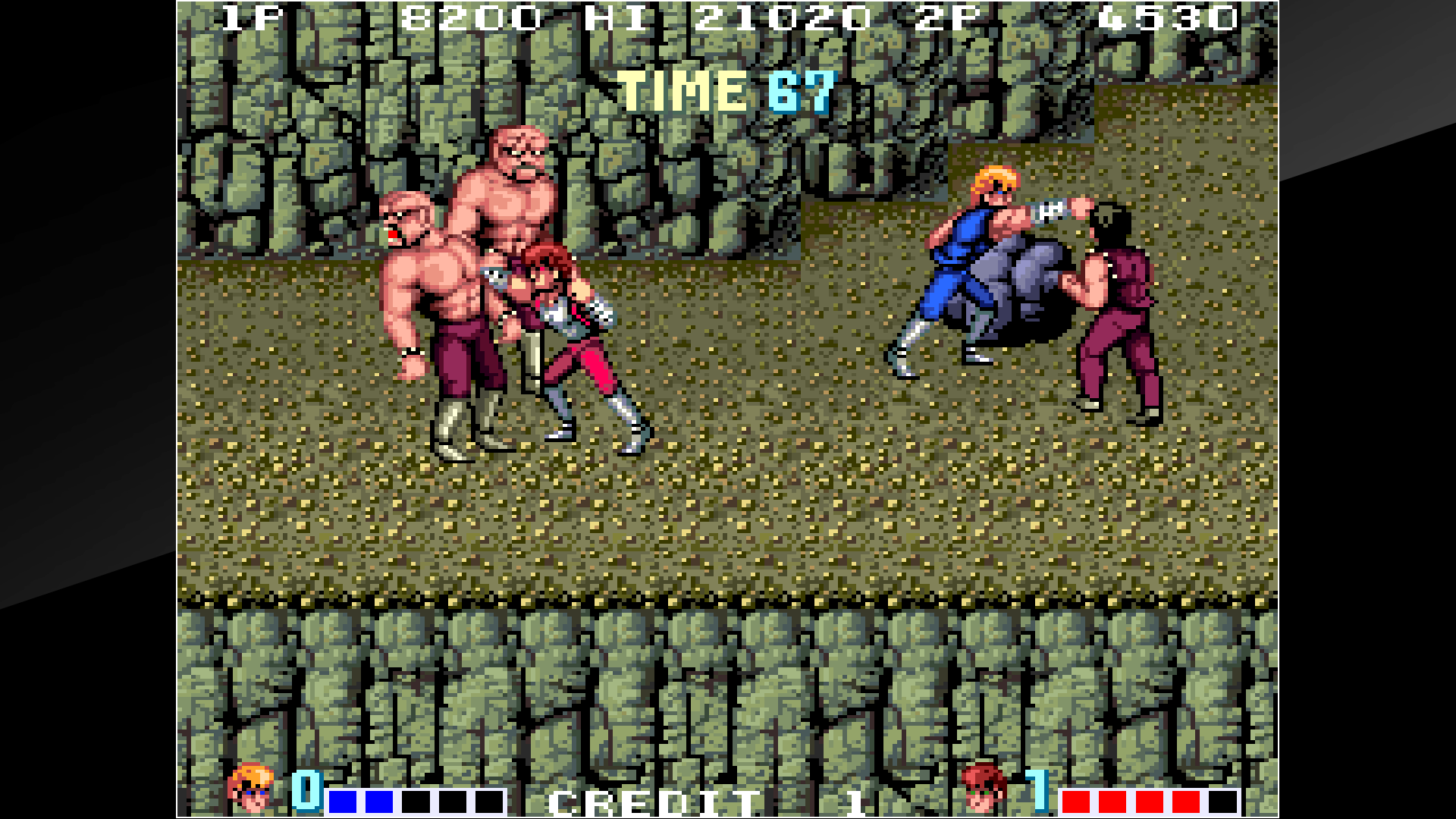Image resolution: width=1456 pixels, height=819 pixels.
Task: Click the 2P score value 4530
Action: 1172,17
